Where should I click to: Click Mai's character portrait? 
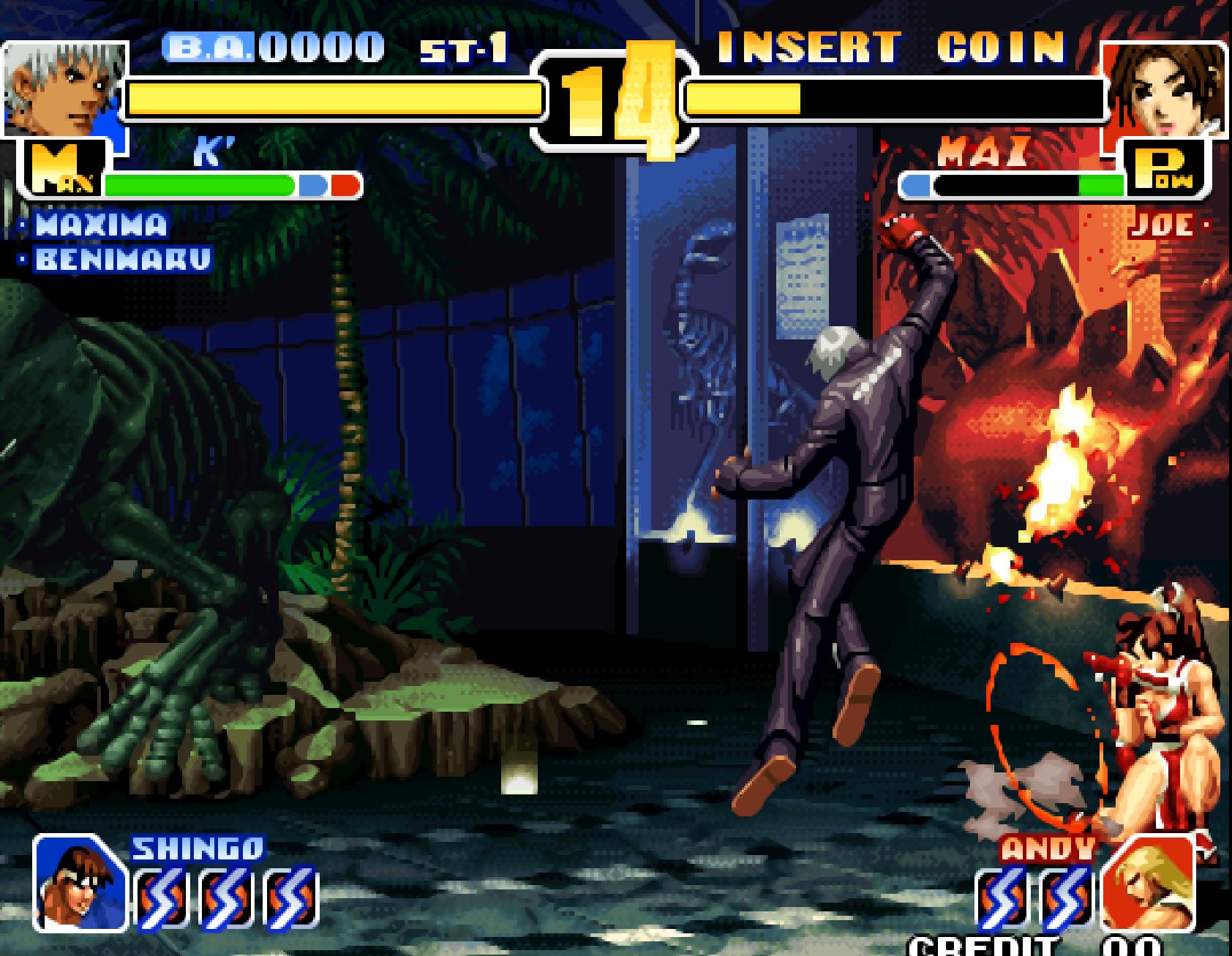pos(1163,89)
